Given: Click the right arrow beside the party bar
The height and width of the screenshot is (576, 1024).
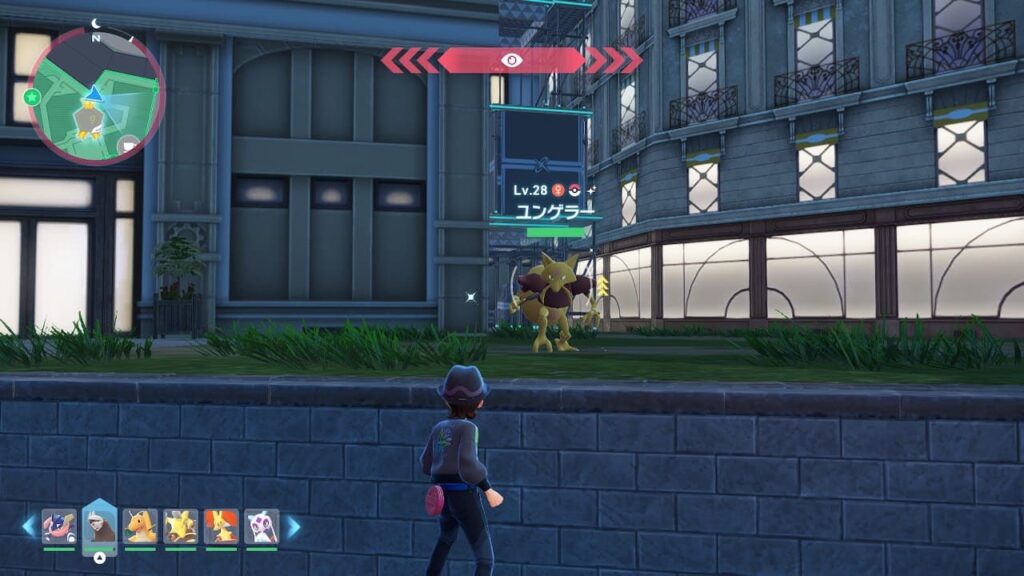Looking at the screenshot, I should [x=293, y=526].
